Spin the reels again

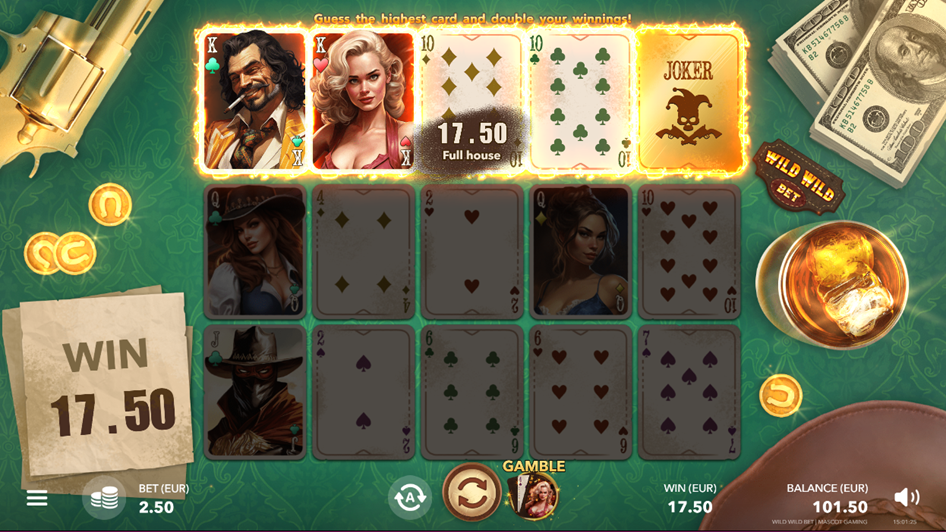pyautogui.click(x=472, y=493)
